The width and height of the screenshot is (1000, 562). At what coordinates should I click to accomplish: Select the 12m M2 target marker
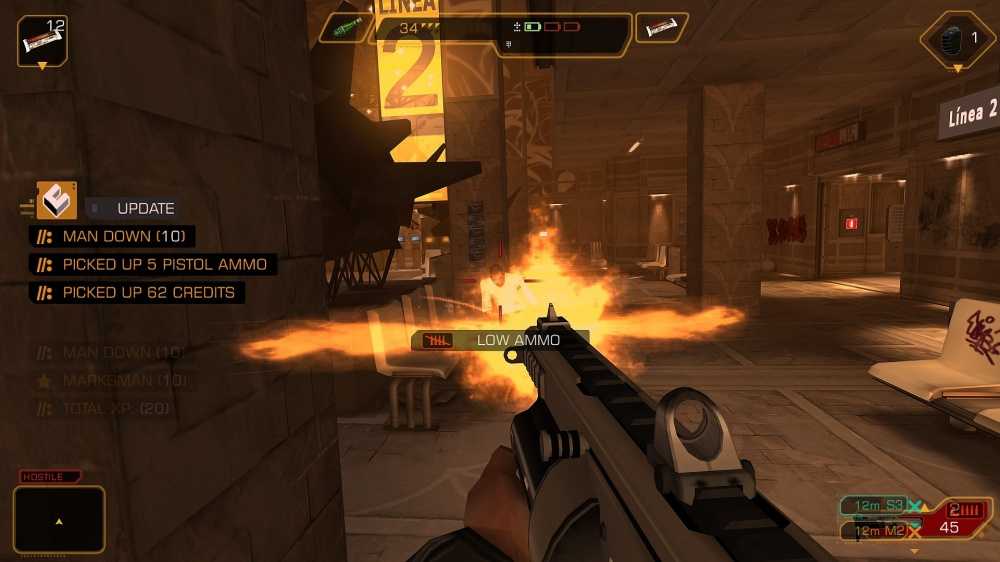coord(874,530)
